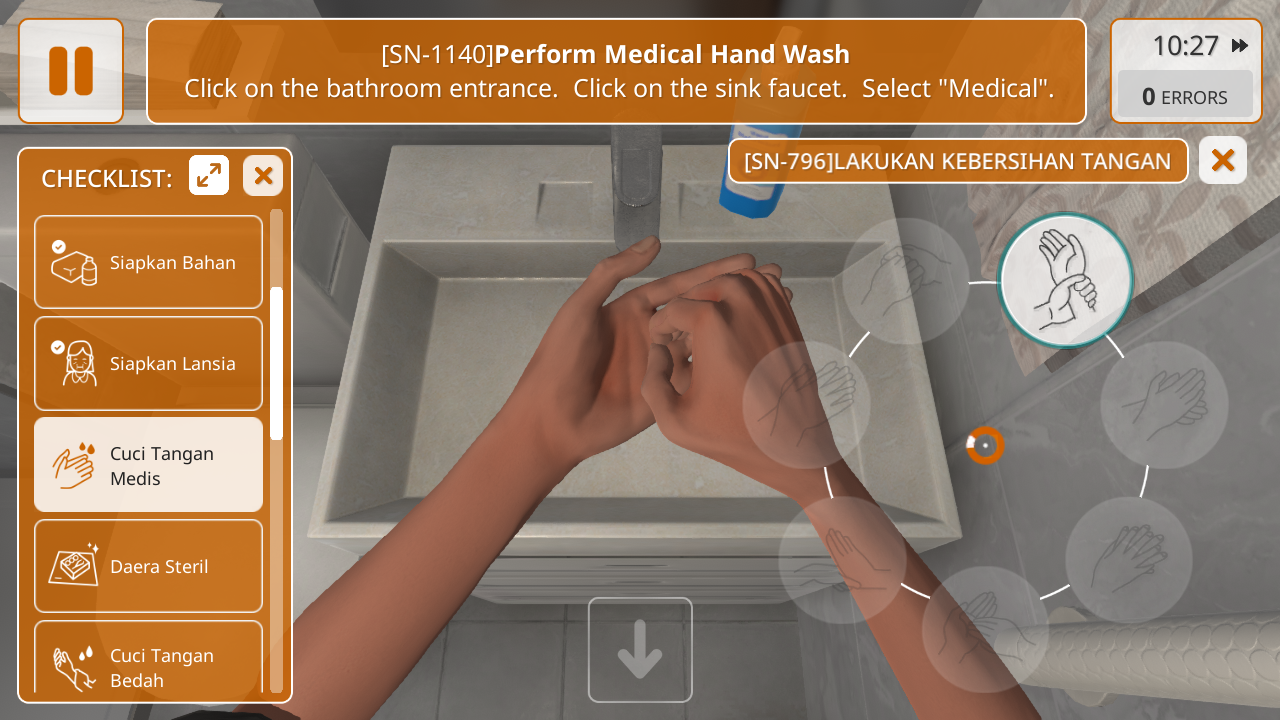Open the Cuci Tangan Medis checklist step
1280x720 pixels.
coord(148,465)
